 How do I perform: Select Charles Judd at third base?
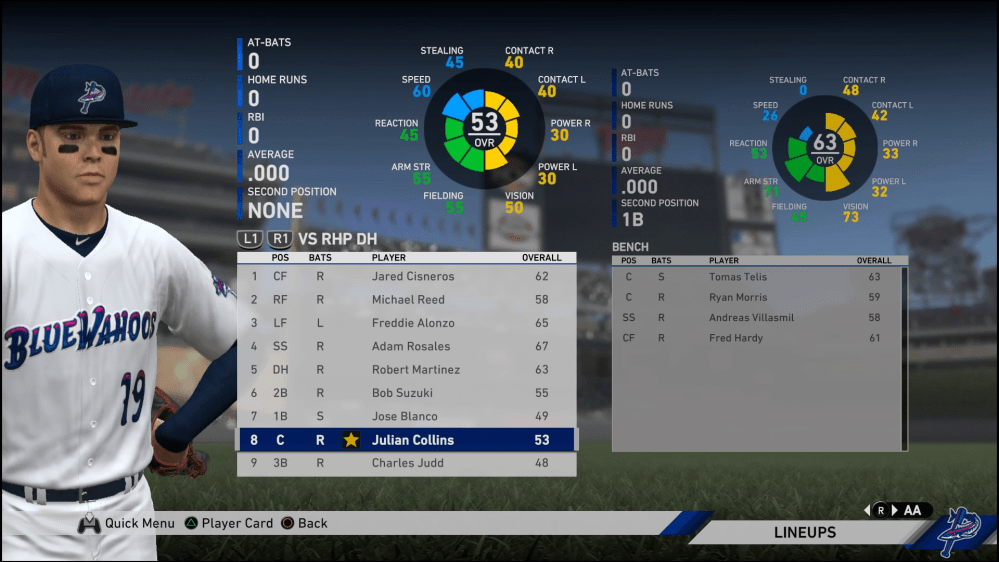coord(407,463)
